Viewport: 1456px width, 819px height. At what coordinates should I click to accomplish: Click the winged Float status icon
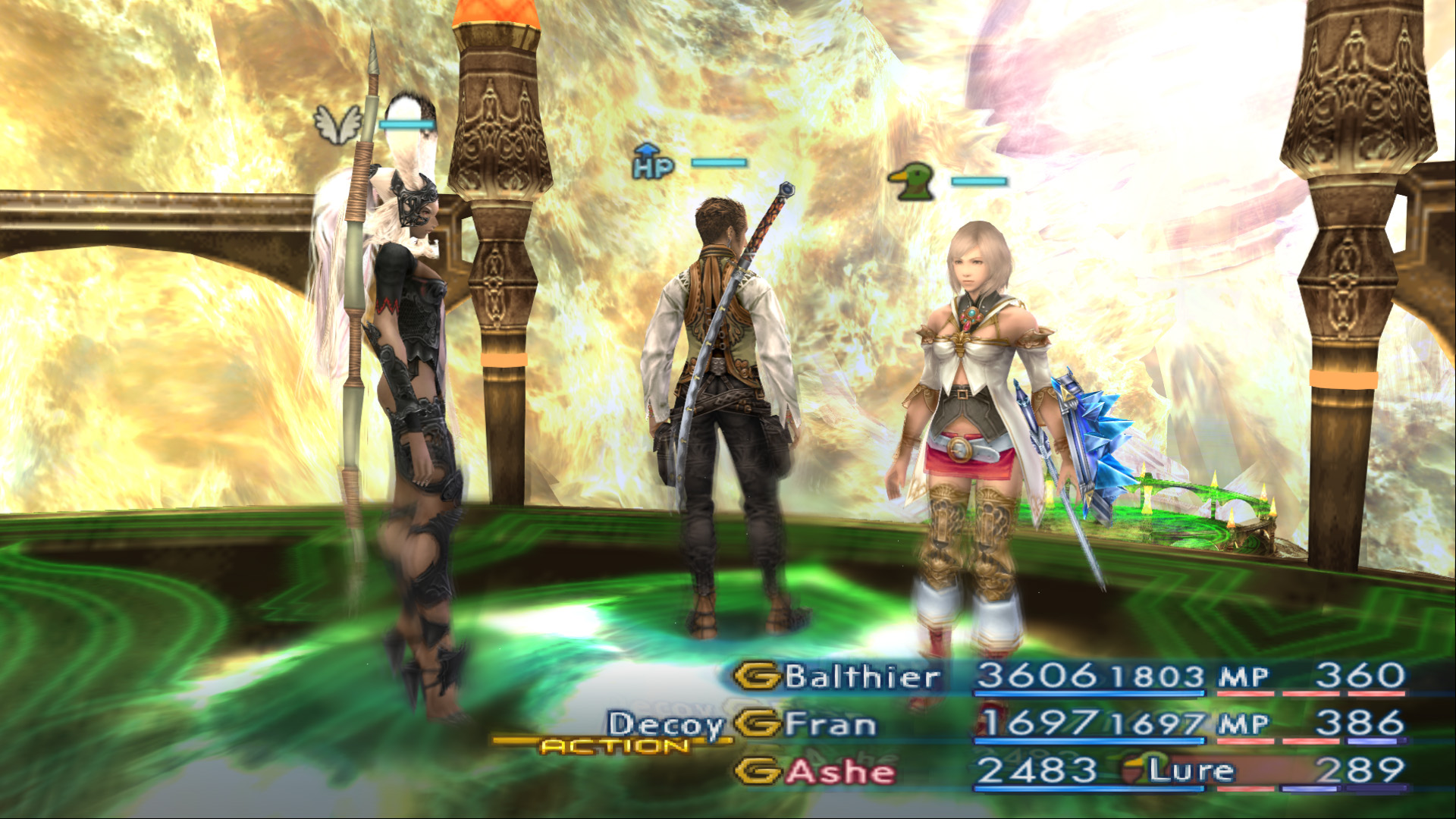[338, 123]
